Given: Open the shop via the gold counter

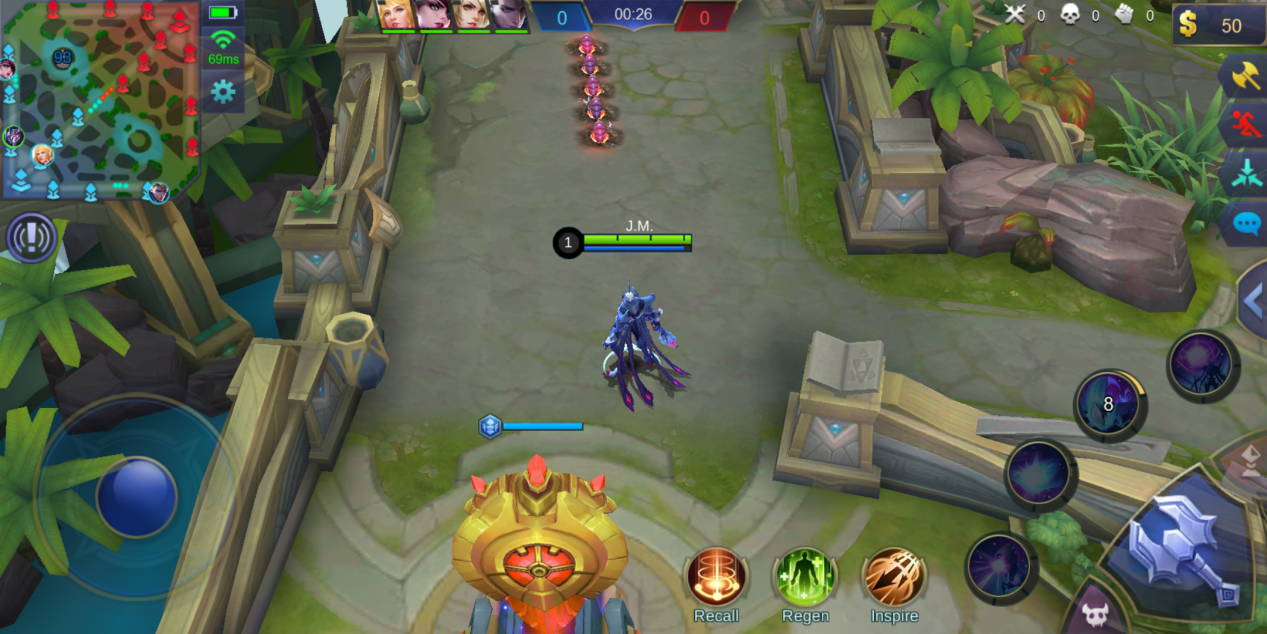Looking at the screenshot, I should 1218,25.
